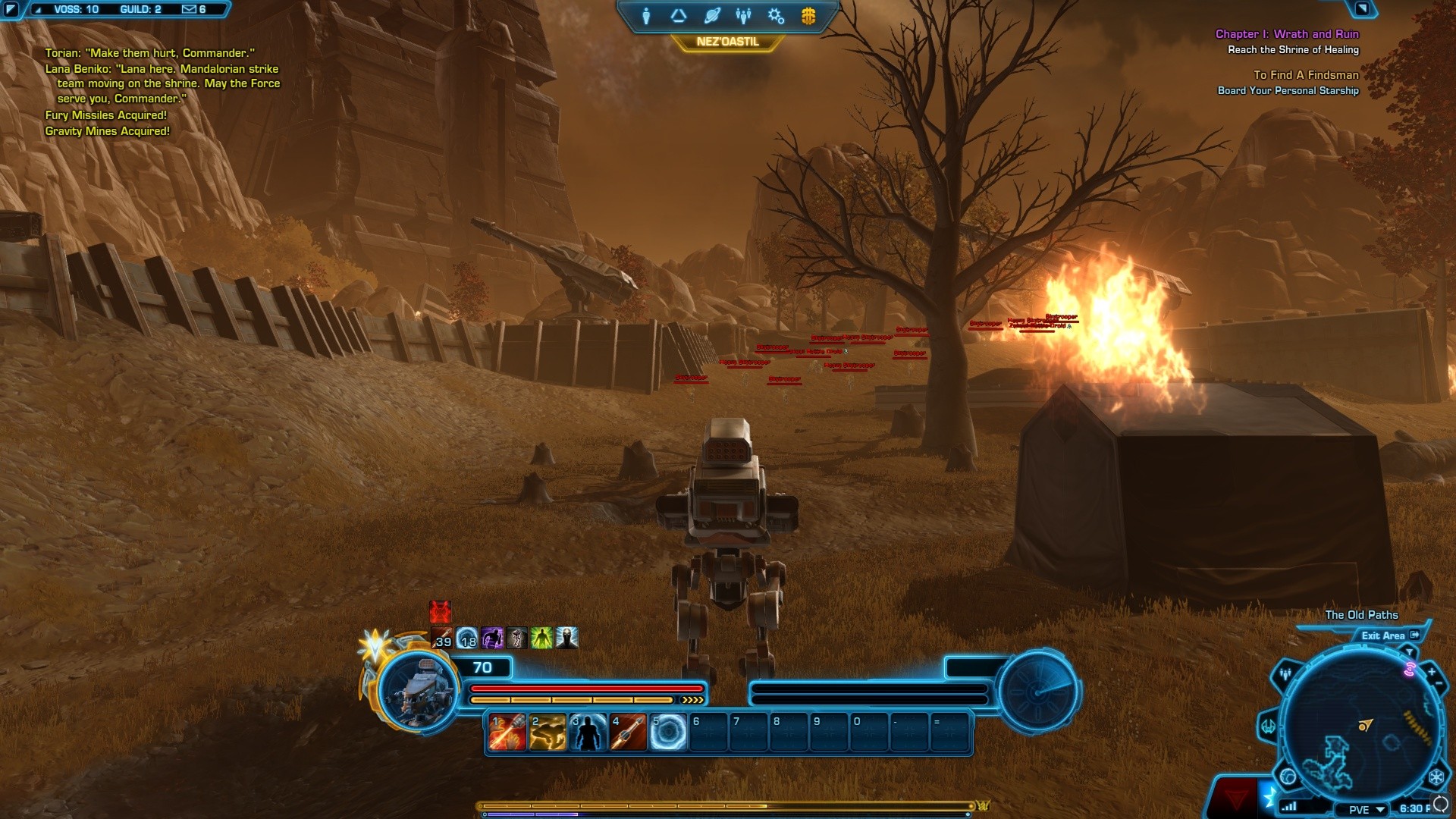
Task: Open the planet navigation menu icon
Action: 711,16
